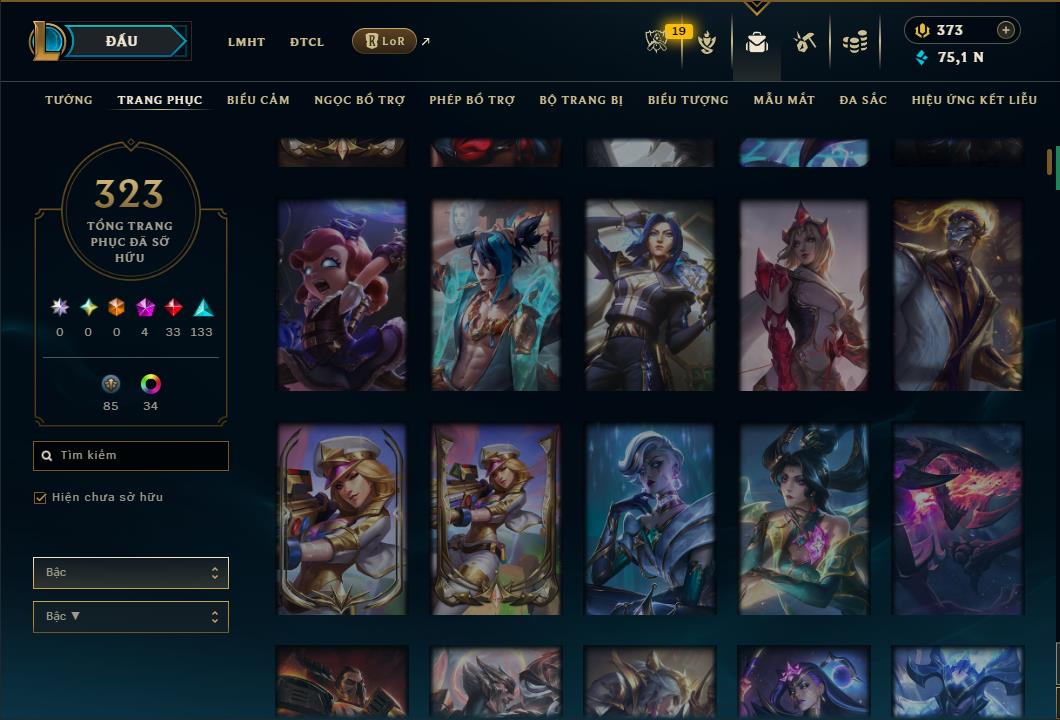1060x720 pixels.
Task: Select the pink-haired girl skin thumbnail
Action: tap(342, 294)
